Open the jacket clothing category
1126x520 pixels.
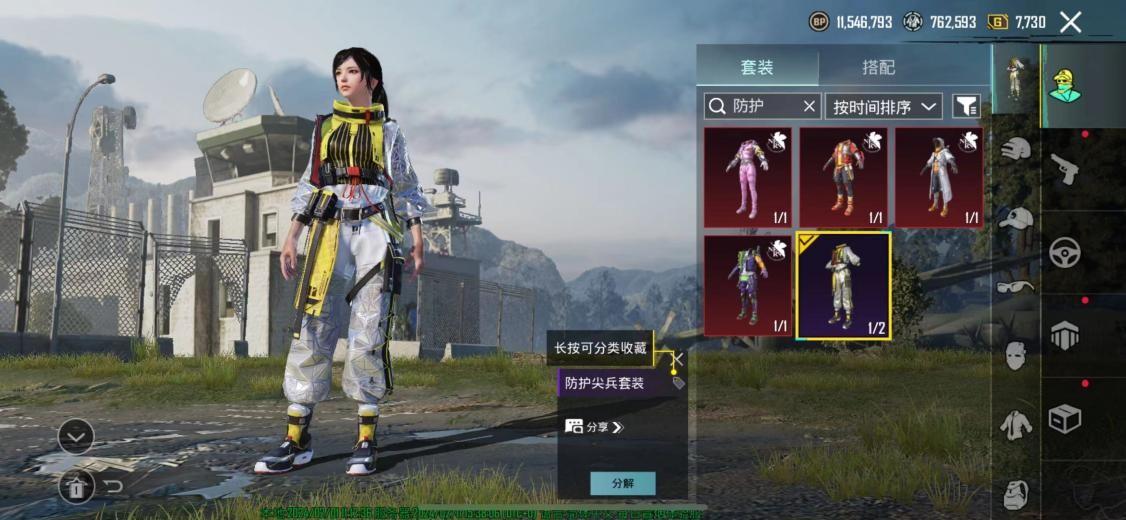click(1015, 424)
